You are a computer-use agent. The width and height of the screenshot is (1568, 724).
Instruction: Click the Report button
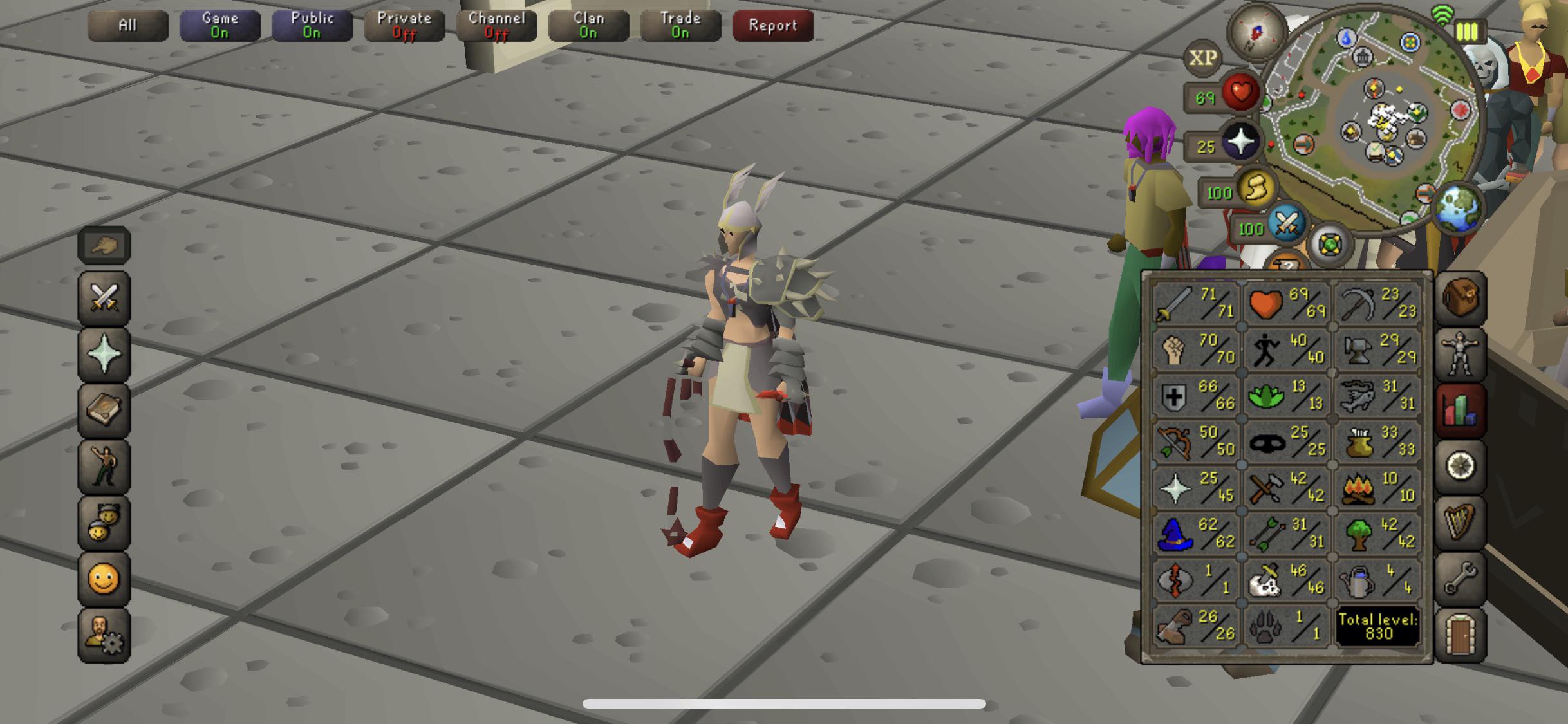click(772, 26)
